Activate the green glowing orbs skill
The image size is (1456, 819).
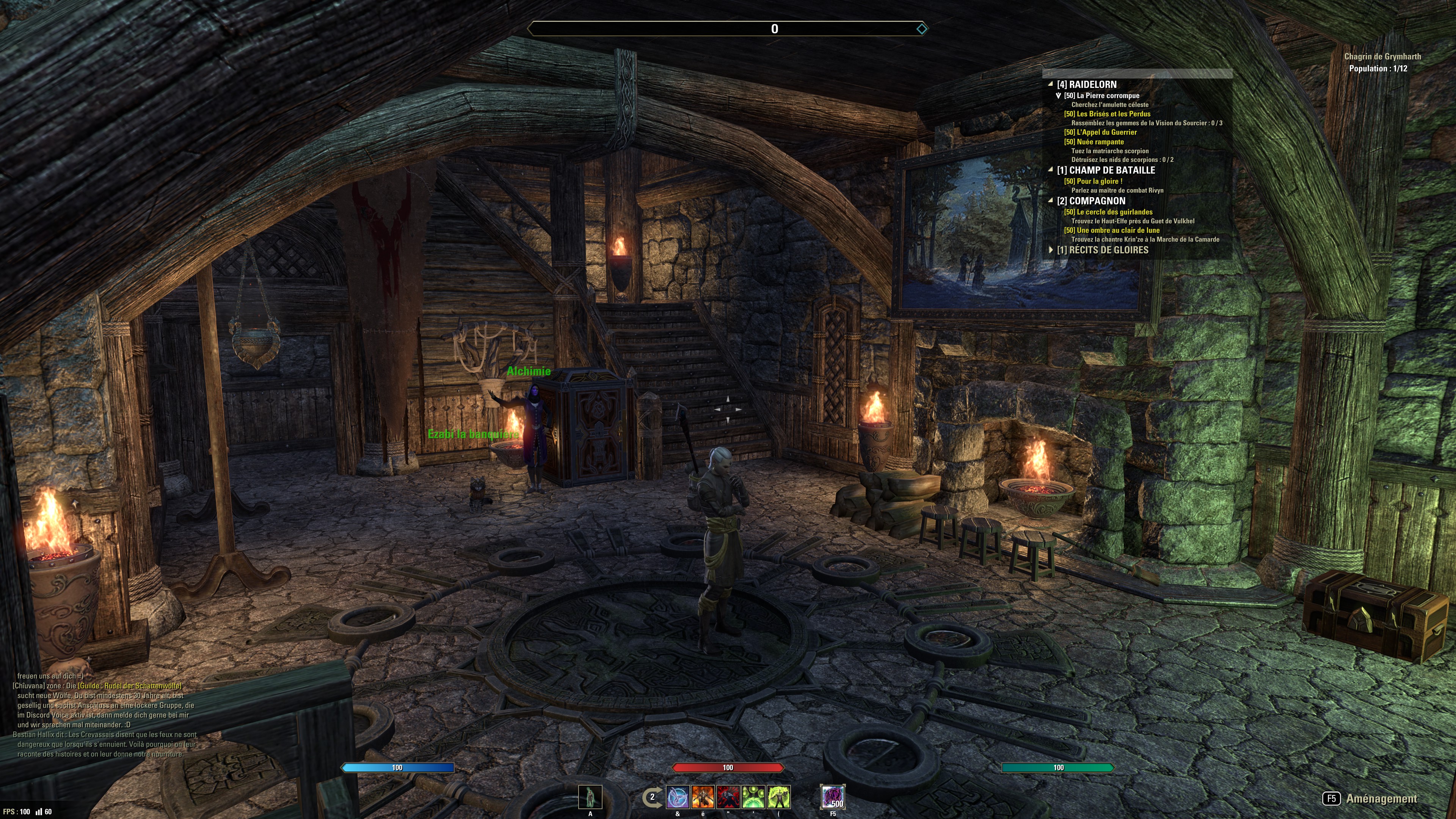(753, 797)
